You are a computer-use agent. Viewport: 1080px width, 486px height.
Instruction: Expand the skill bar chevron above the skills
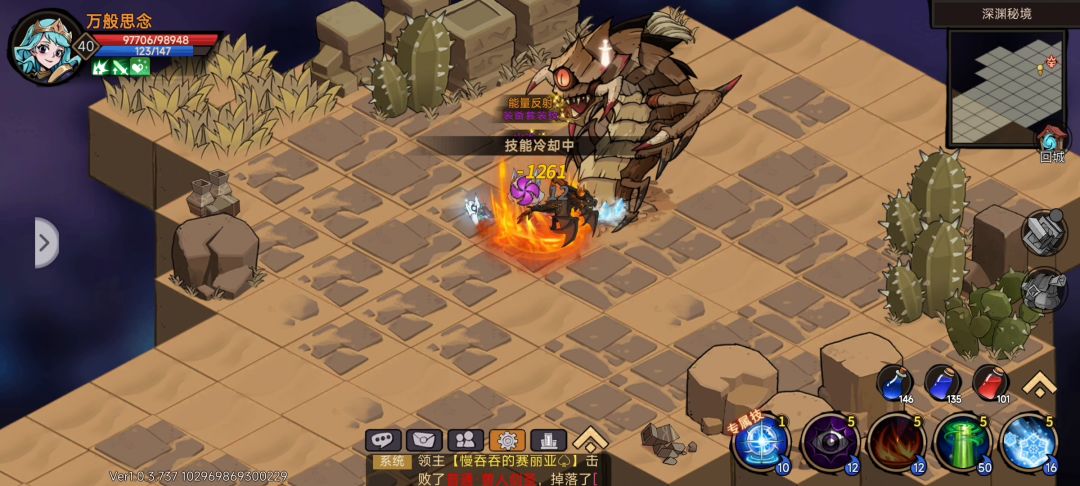(1041, 384)
